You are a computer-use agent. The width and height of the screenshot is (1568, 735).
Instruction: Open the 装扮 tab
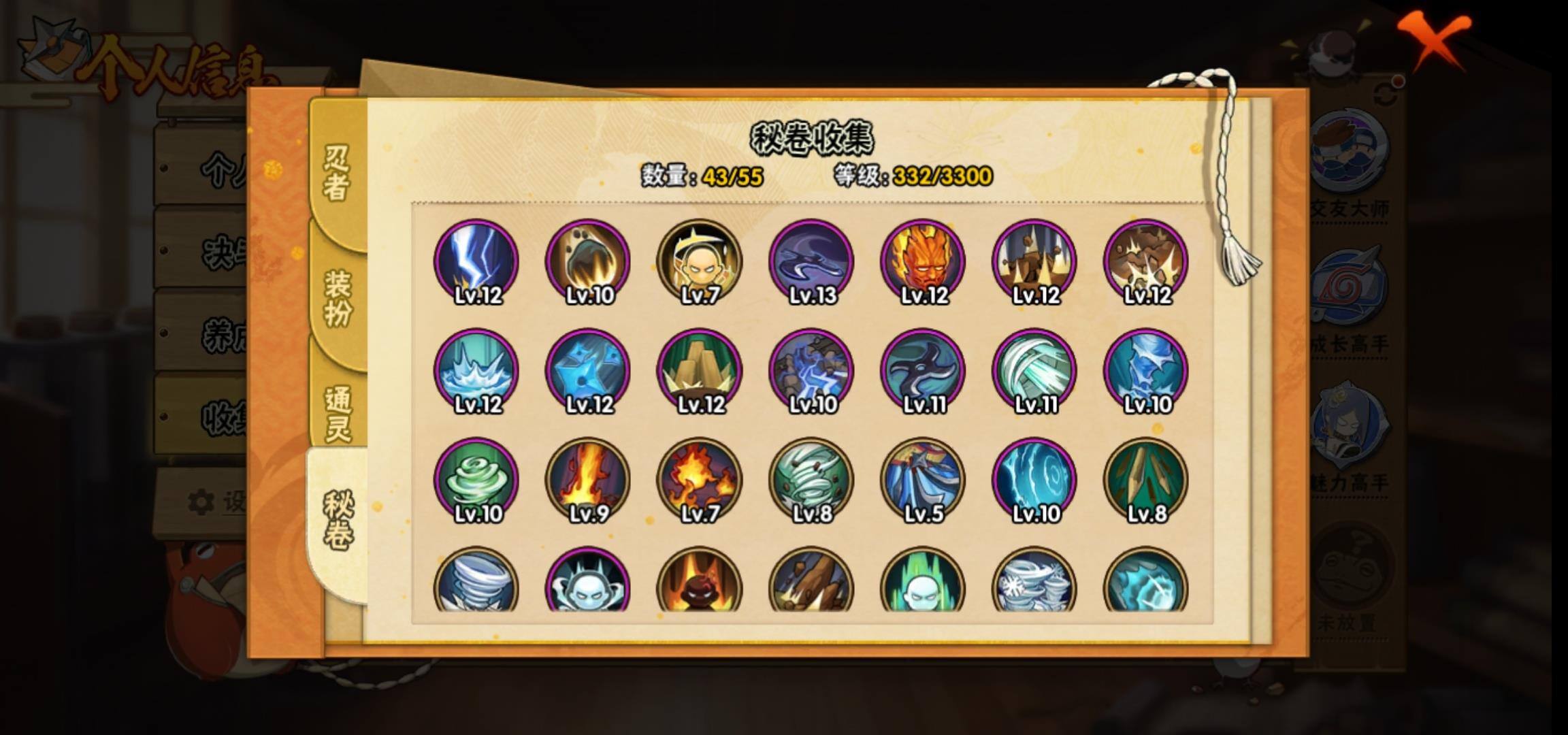click(338, 297)
